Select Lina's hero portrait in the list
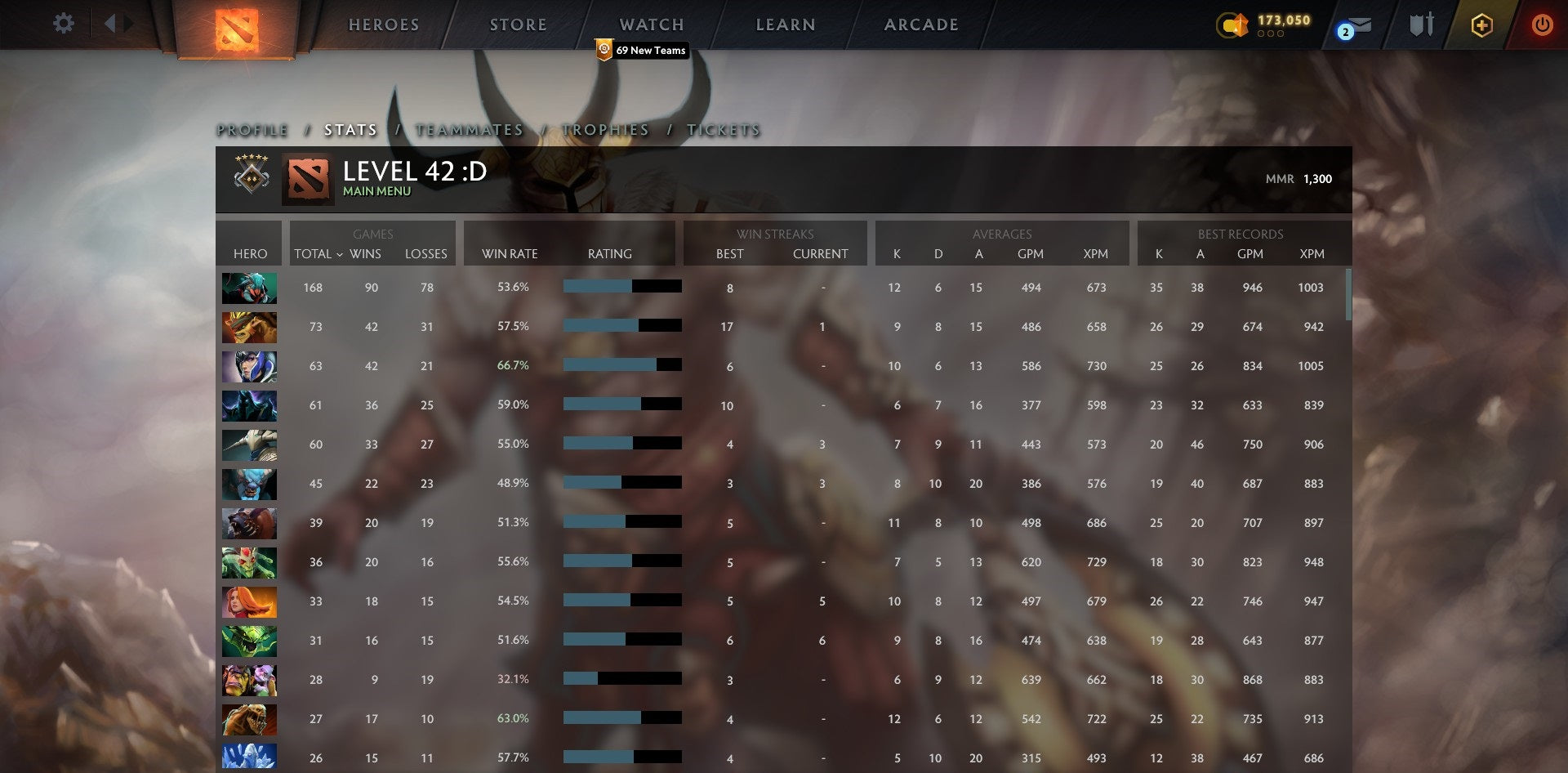Image resolution: width=1568 pixels, height=773 pixels. [249, 602]
